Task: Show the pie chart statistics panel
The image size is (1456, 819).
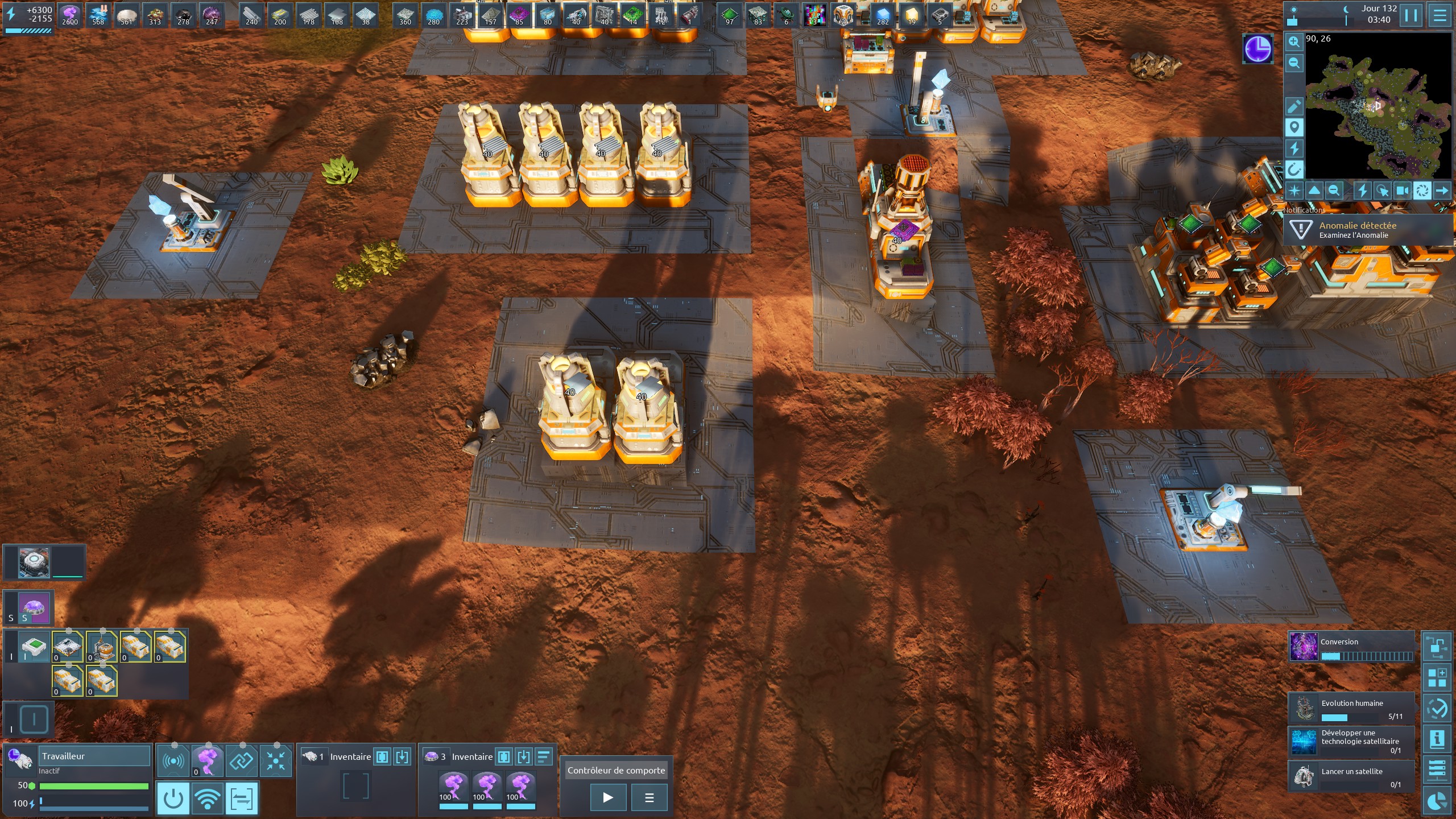Action: pos(1437,803)
